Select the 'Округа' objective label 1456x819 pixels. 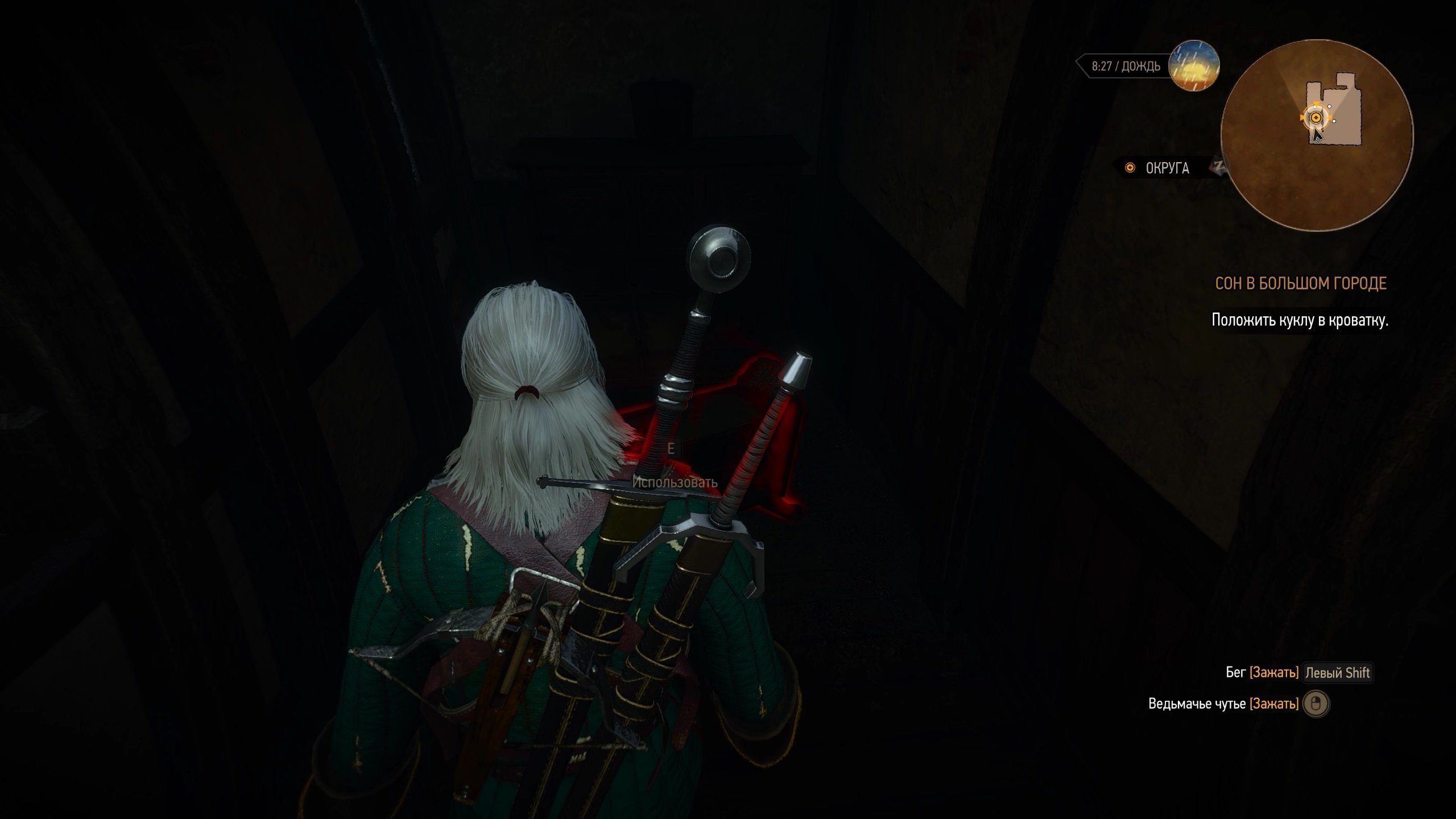pos(1167,168)
